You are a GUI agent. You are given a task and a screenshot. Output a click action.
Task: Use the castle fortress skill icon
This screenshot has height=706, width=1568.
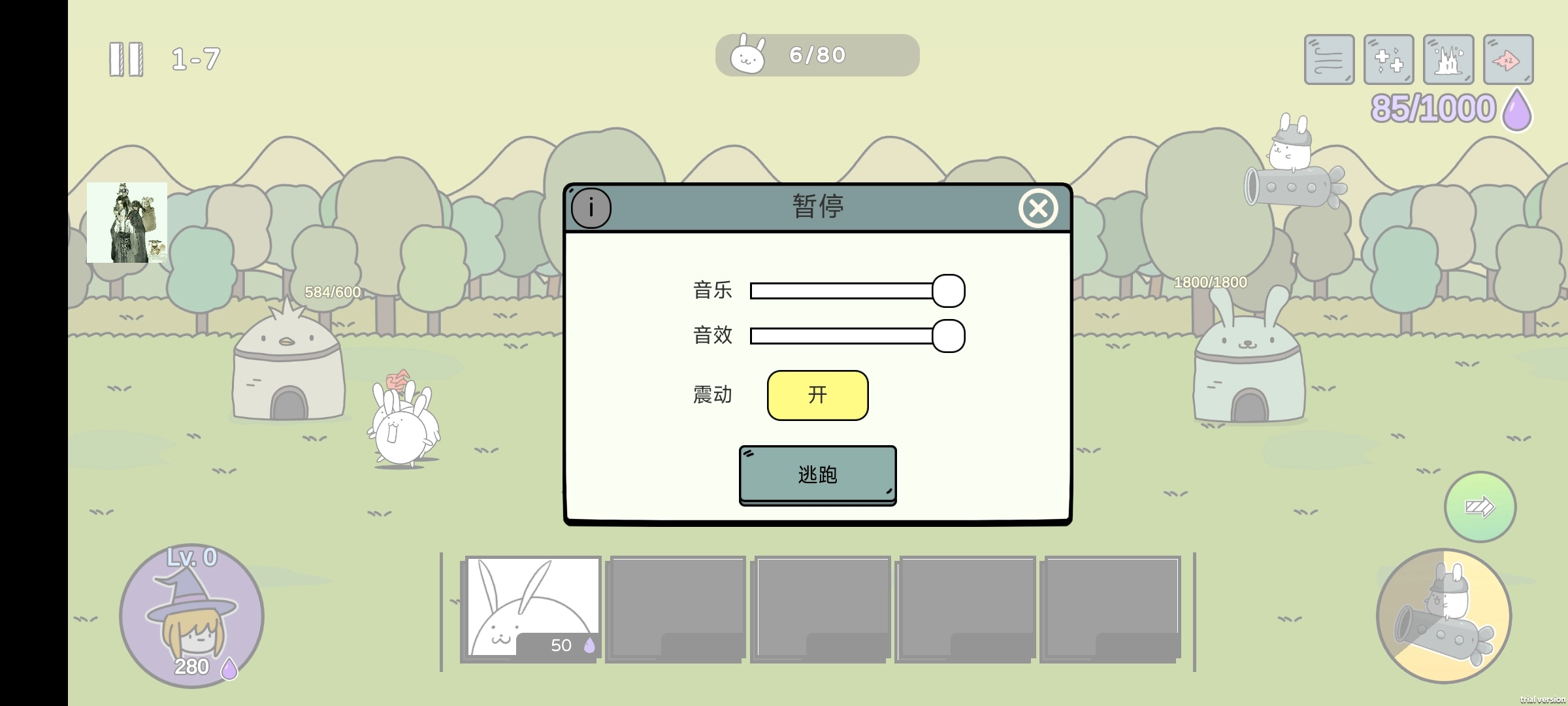pyautogui.click(x=1448, y=59)
